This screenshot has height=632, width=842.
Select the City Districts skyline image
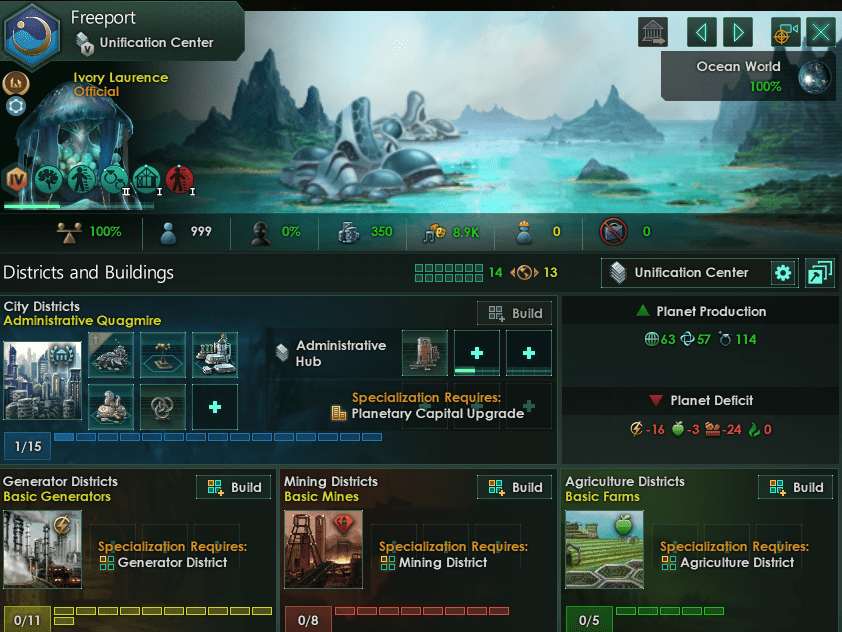[42, 380]
